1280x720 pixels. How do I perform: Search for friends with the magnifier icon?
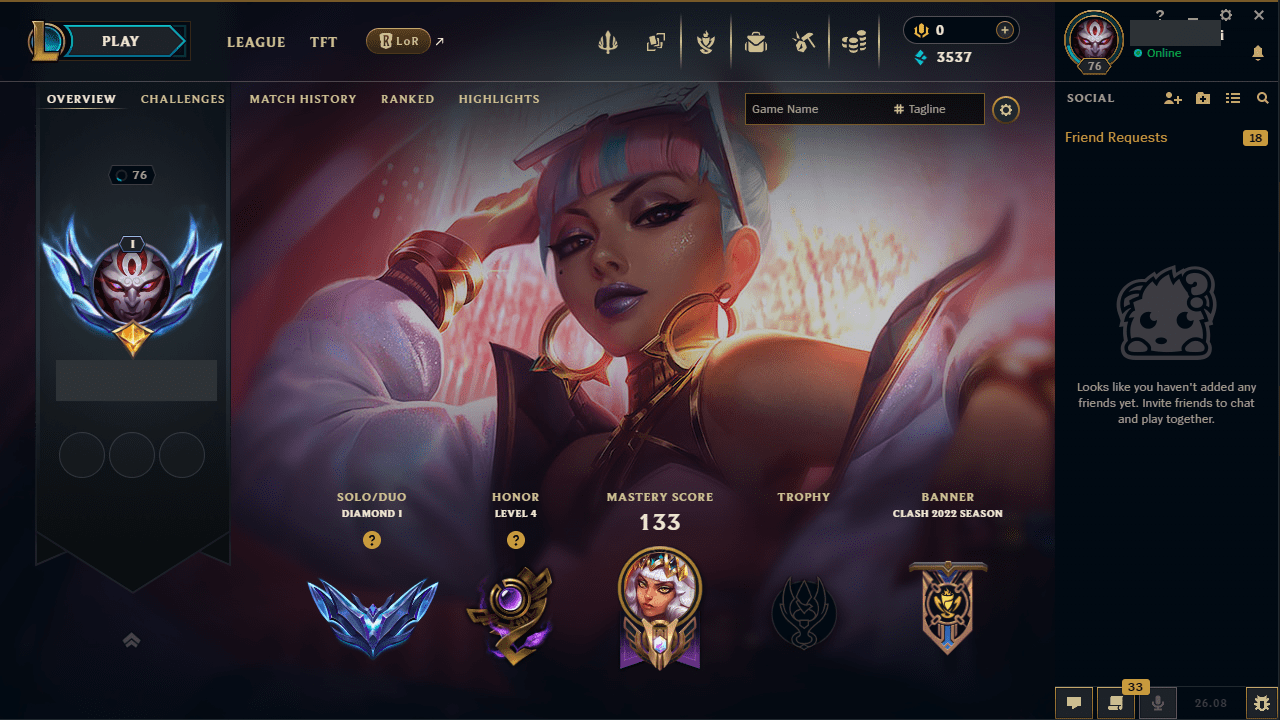click(1262, 98)
